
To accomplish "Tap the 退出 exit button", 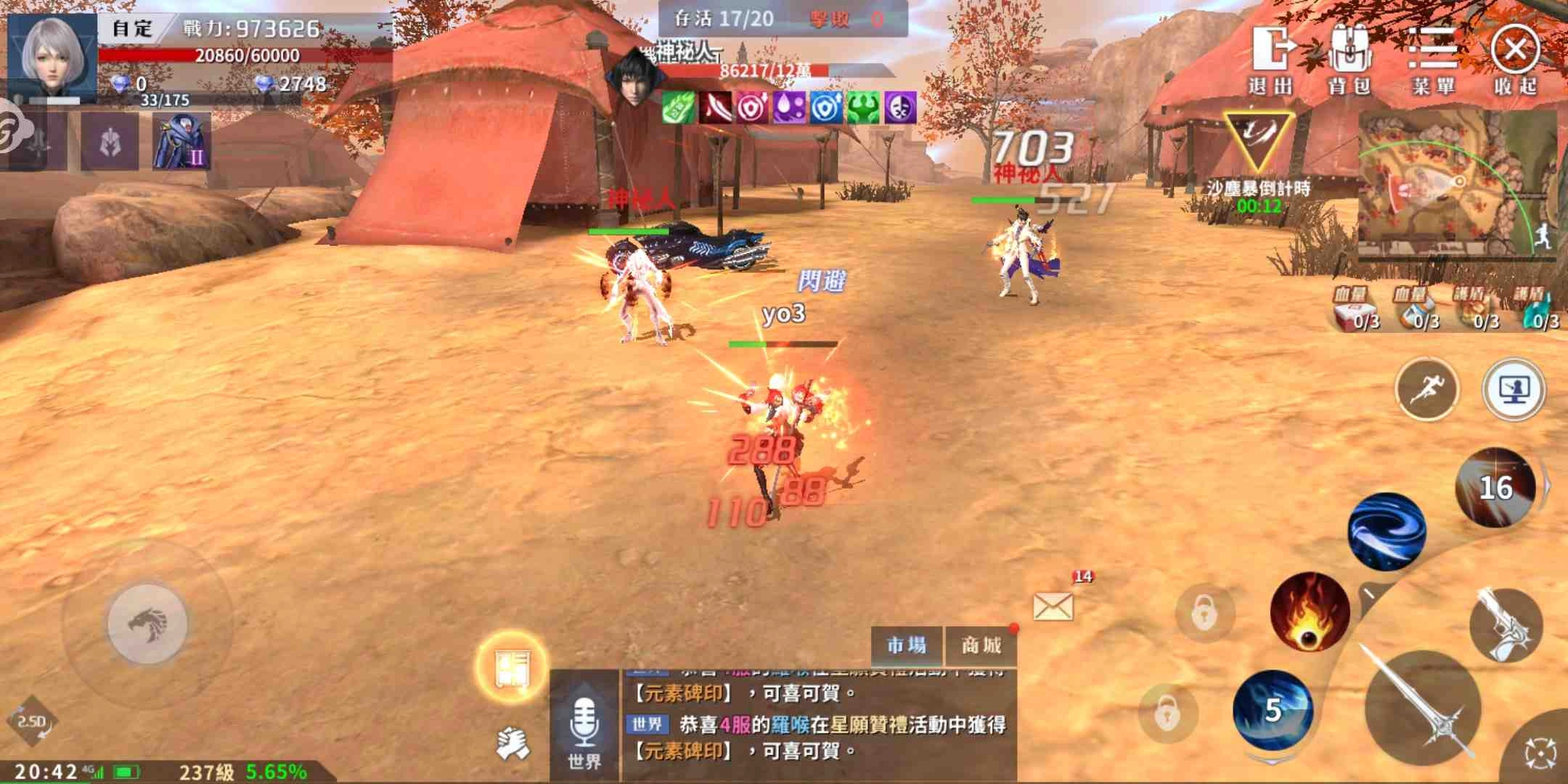I will click(1272, 60).
